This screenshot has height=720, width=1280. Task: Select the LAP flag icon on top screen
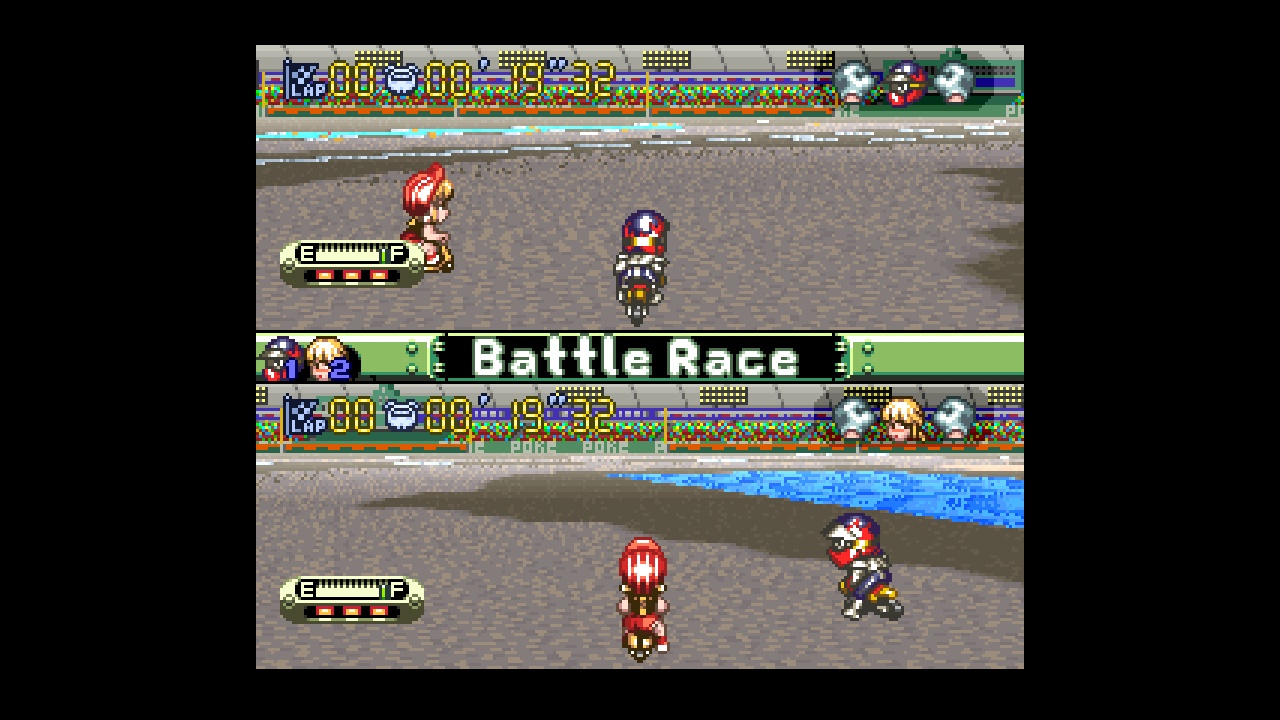point(303,82)
